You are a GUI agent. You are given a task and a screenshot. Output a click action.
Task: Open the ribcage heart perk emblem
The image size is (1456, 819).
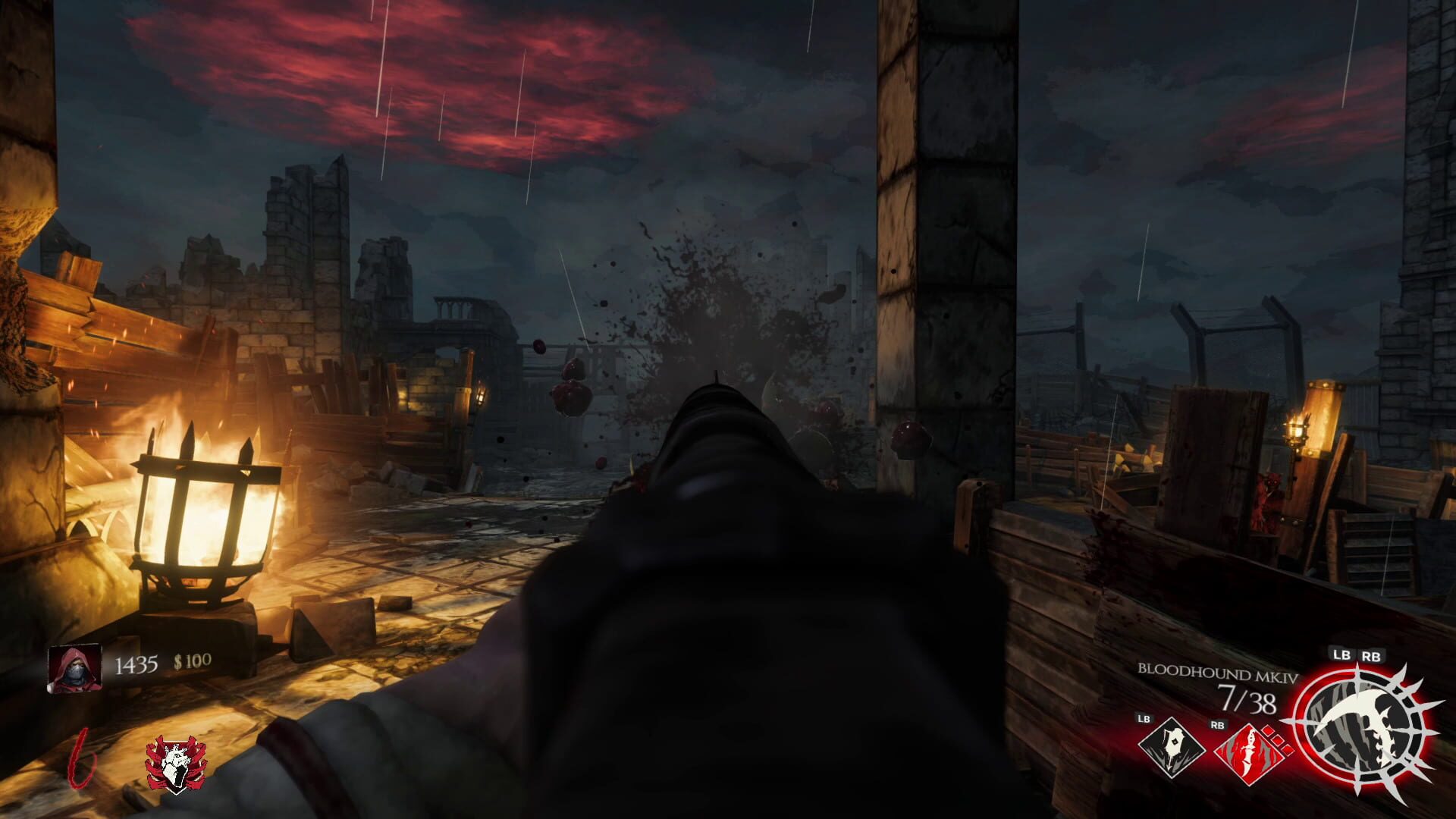click(174, 764)
